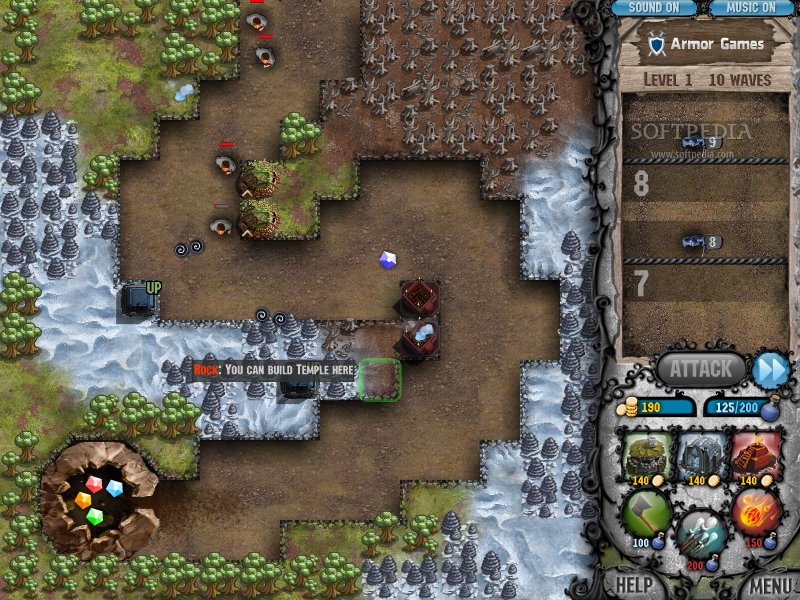Click the UP upgrade marker on the crypt
This screenshot has height=600, width=800.
pos(153,288)
